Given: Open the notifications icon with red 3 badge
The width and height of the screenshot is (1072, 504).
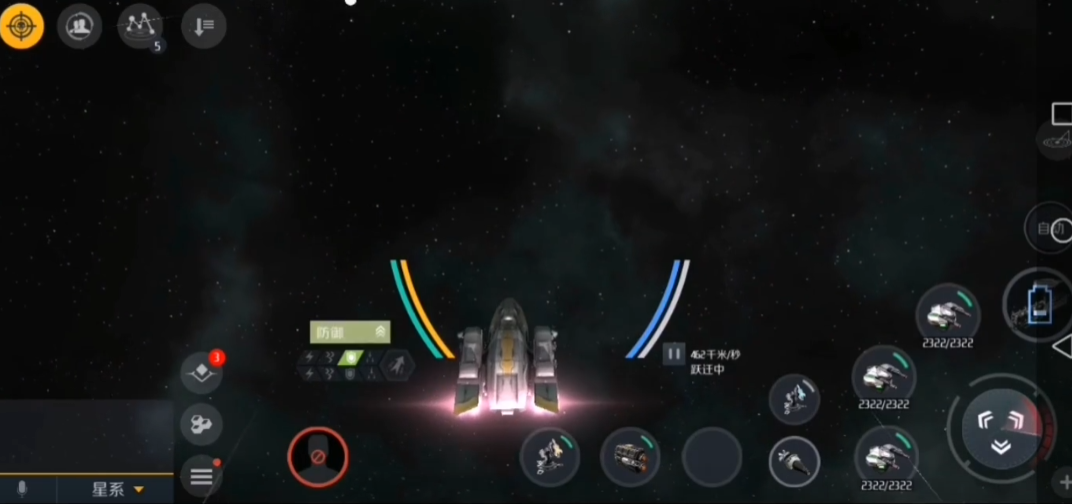Looking at the screenshot, I should pyautogui.click(x=201, y=373).
